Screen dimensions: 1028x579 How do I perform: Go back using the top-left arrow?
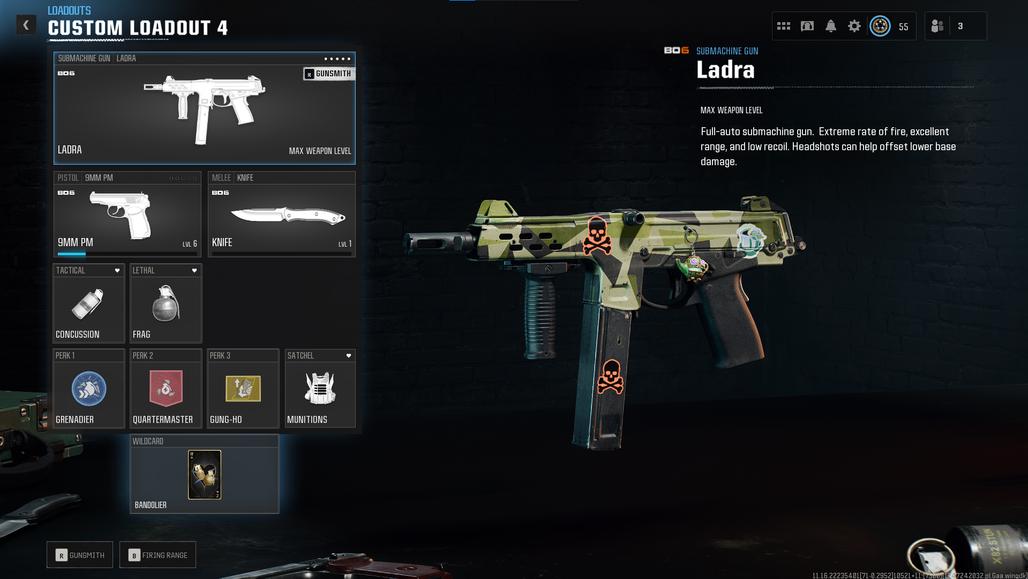(x=26, y=25)
